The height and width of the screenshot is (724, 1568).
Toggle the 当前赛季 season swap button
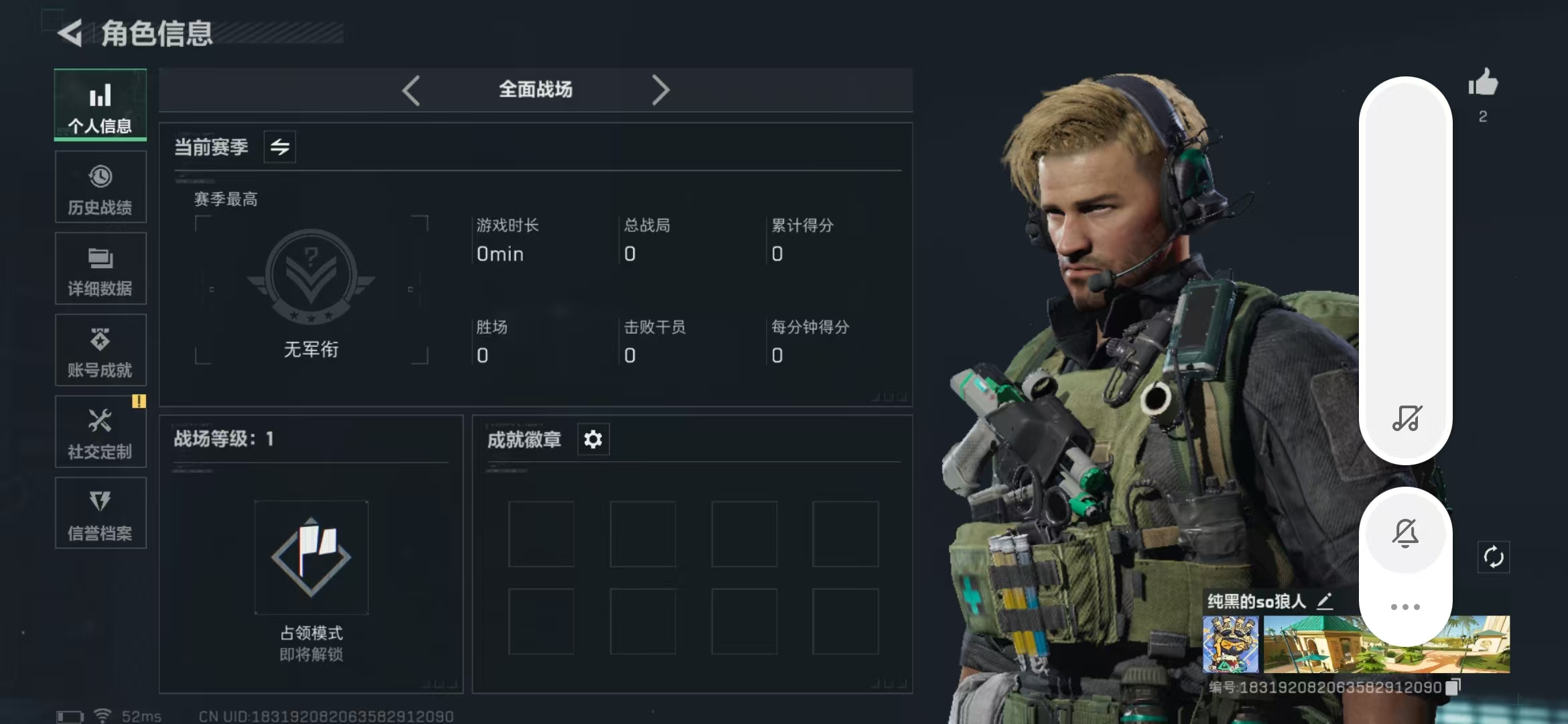click(x=279, y=147)
